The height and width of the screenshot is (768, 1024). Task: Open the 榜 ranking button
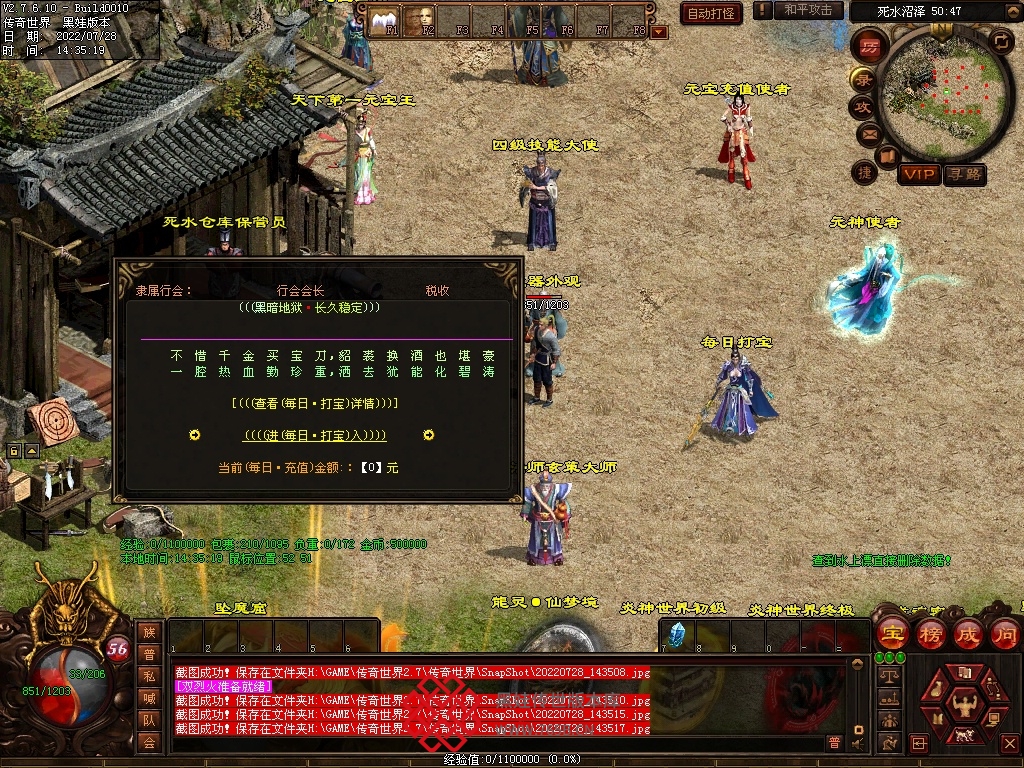pyautogui.click(x=931, y=633)
